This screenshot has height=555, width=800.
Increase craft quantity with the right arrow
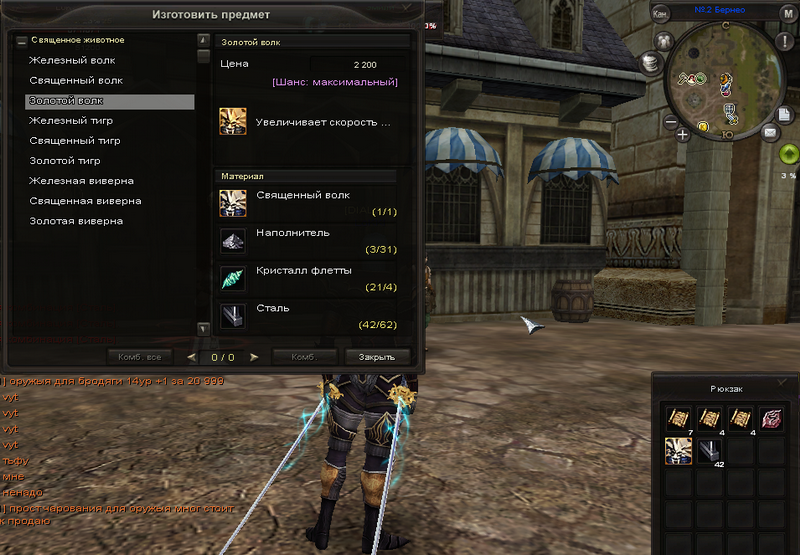coord(254,356)
